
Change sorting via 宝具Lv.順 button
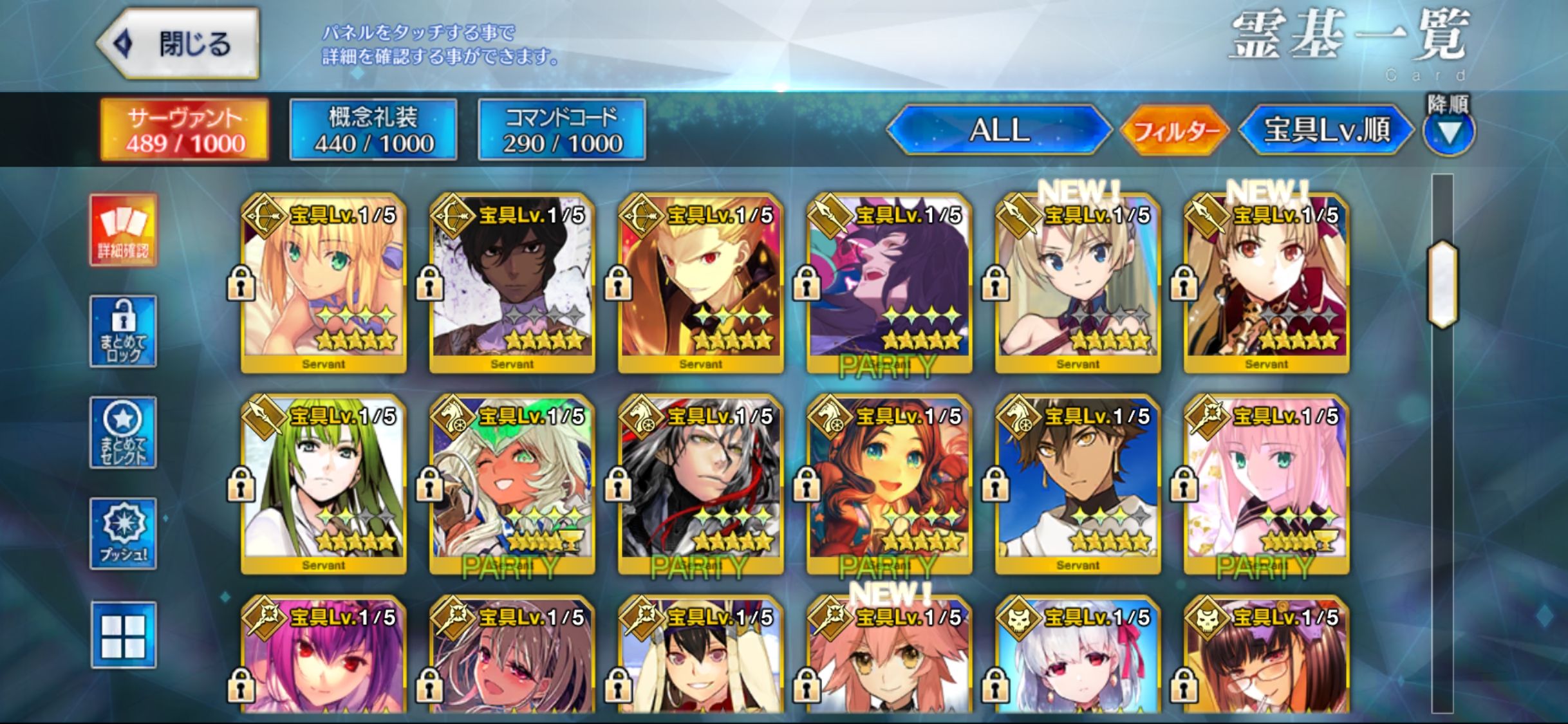point(1326,130)
